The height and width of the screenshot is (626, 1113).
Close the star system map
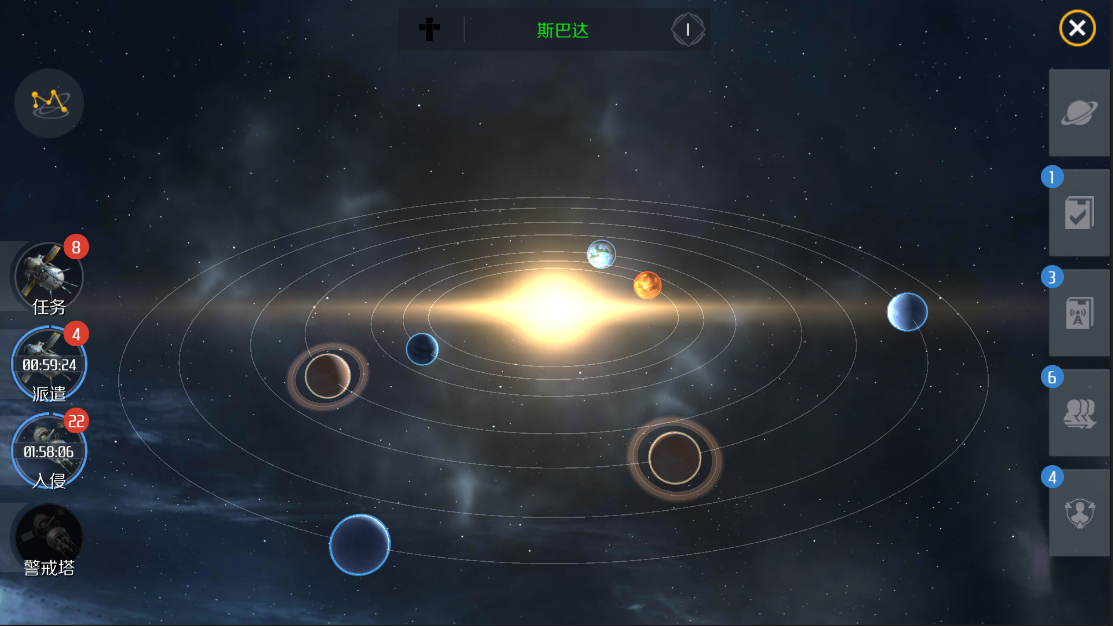(x=1077, y=29)
